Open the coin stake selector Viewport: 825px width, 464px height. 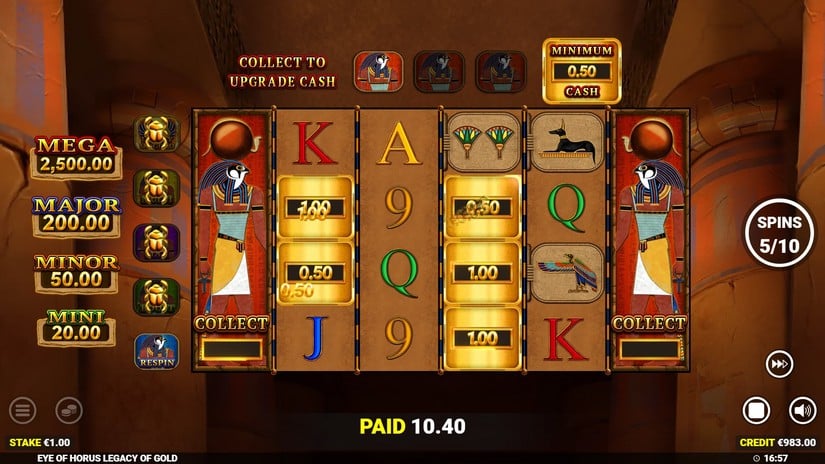point(68,410)
